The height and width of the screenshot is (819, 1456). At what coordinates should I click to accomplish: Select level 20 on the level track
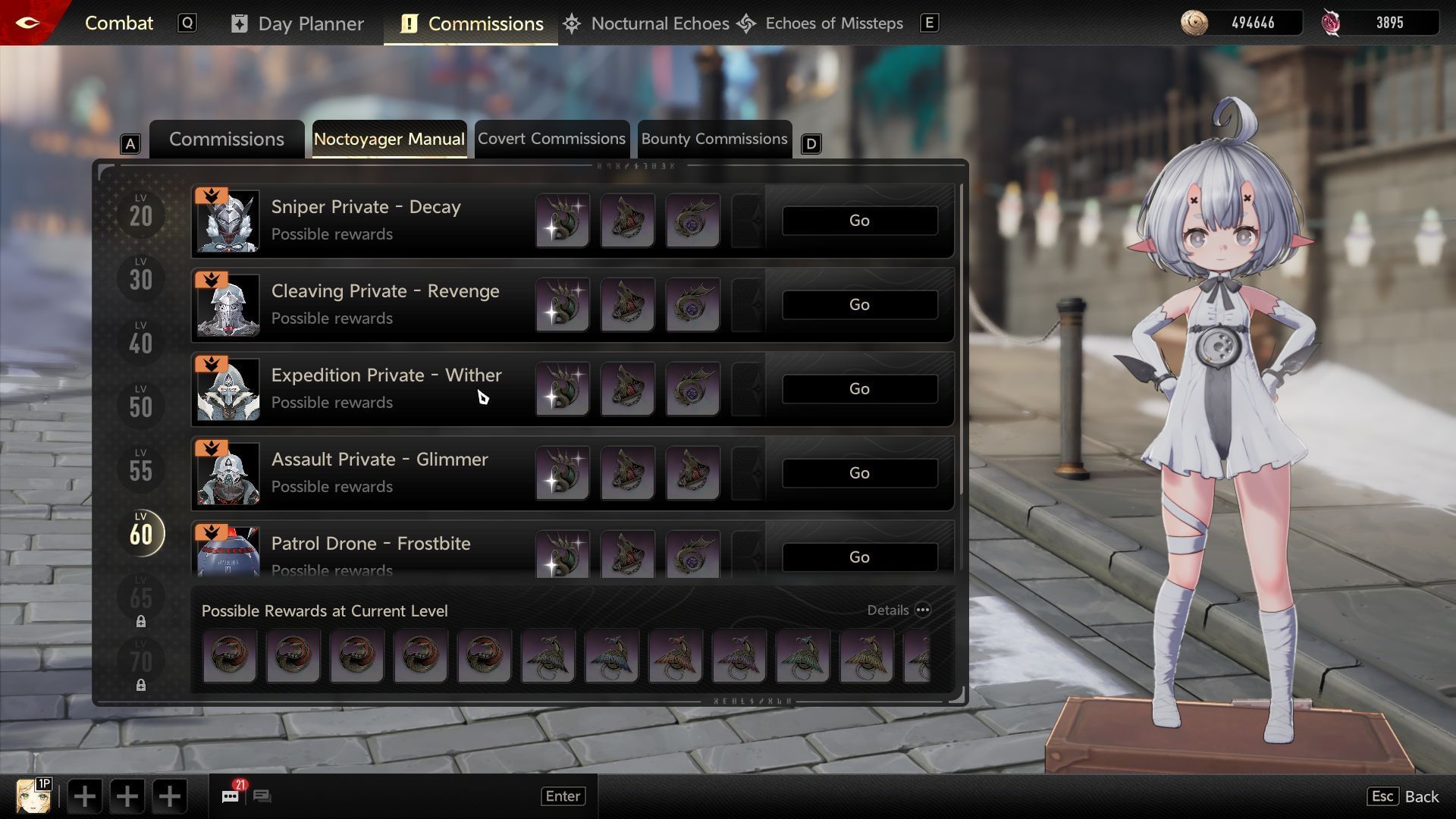140,215
